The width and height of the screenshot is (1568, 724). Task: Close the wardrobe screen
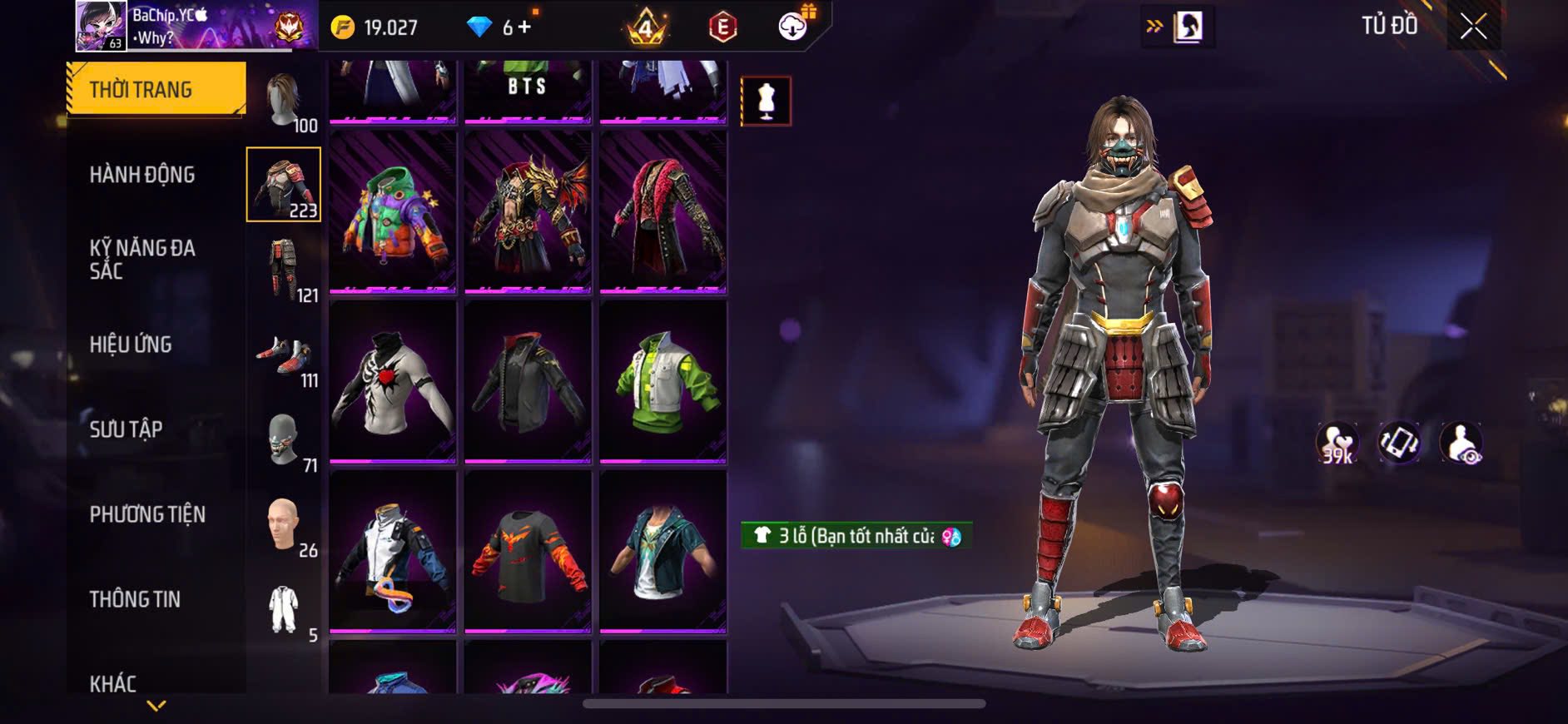click(1473, 27)
